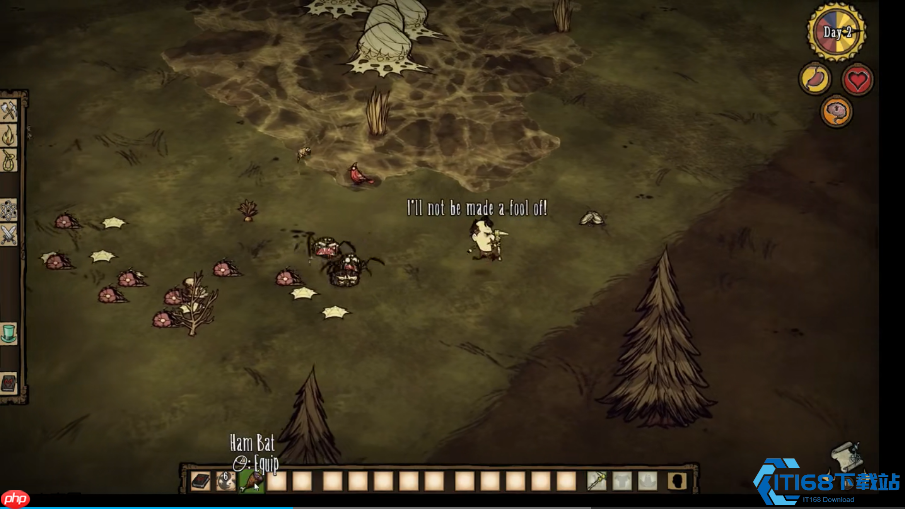Click the book item in the first inventory slot
The image size is (905, 509).
pos(201,481)
